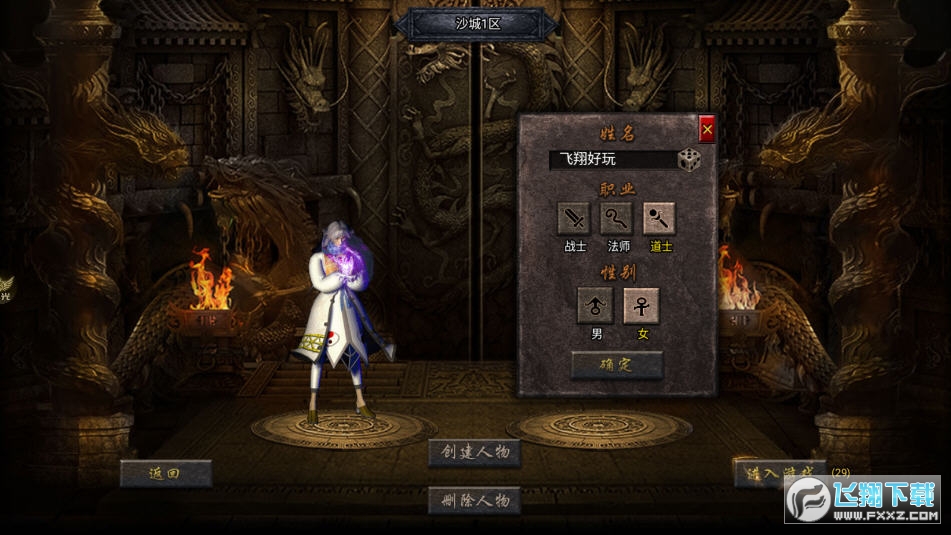Go back with the 返回 button
Viewport: 951px width, 535px height.
pos(166,473)
